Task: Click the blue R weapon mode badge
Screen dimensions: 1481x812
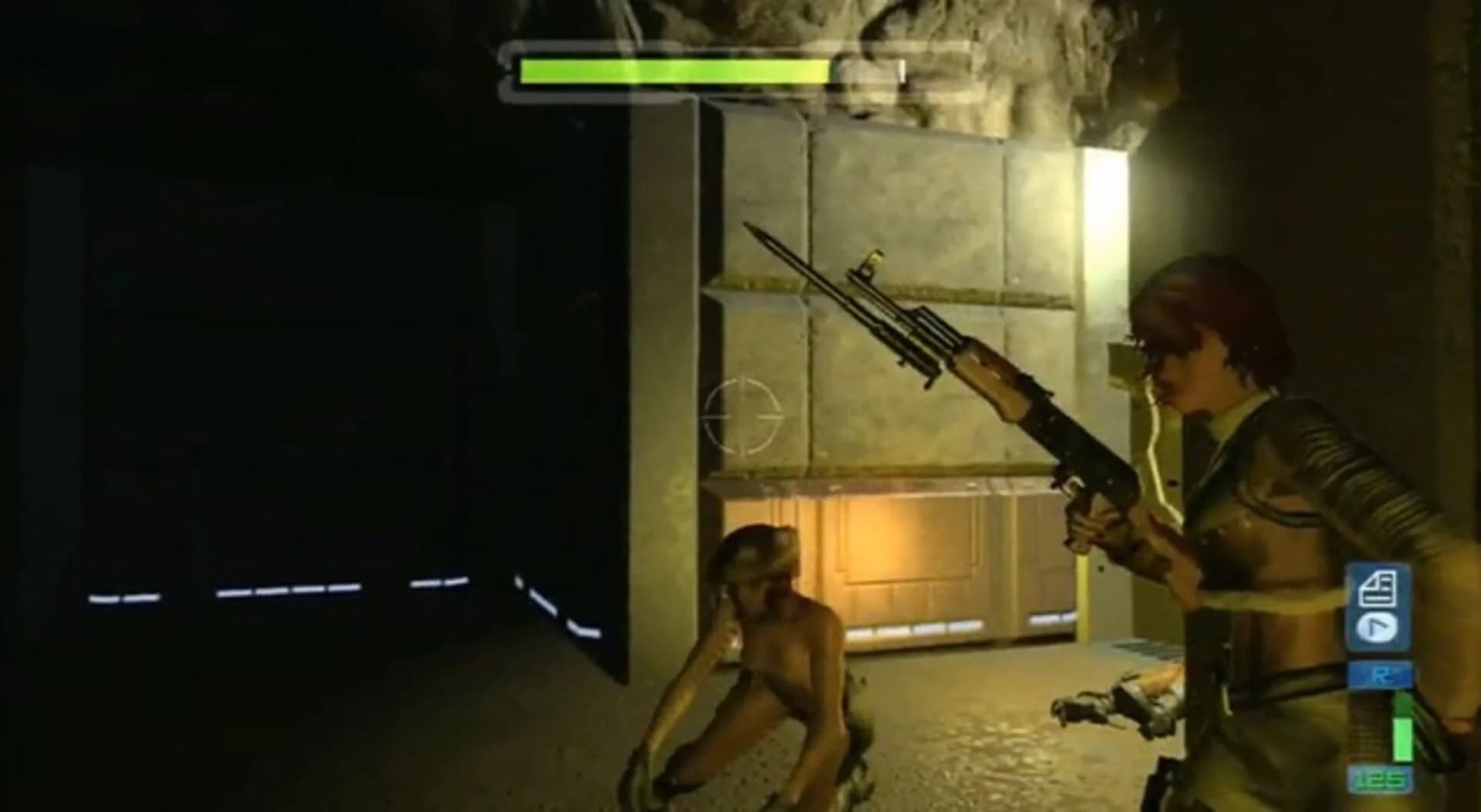Action: pyautogui.click(x=1380, y=672)
